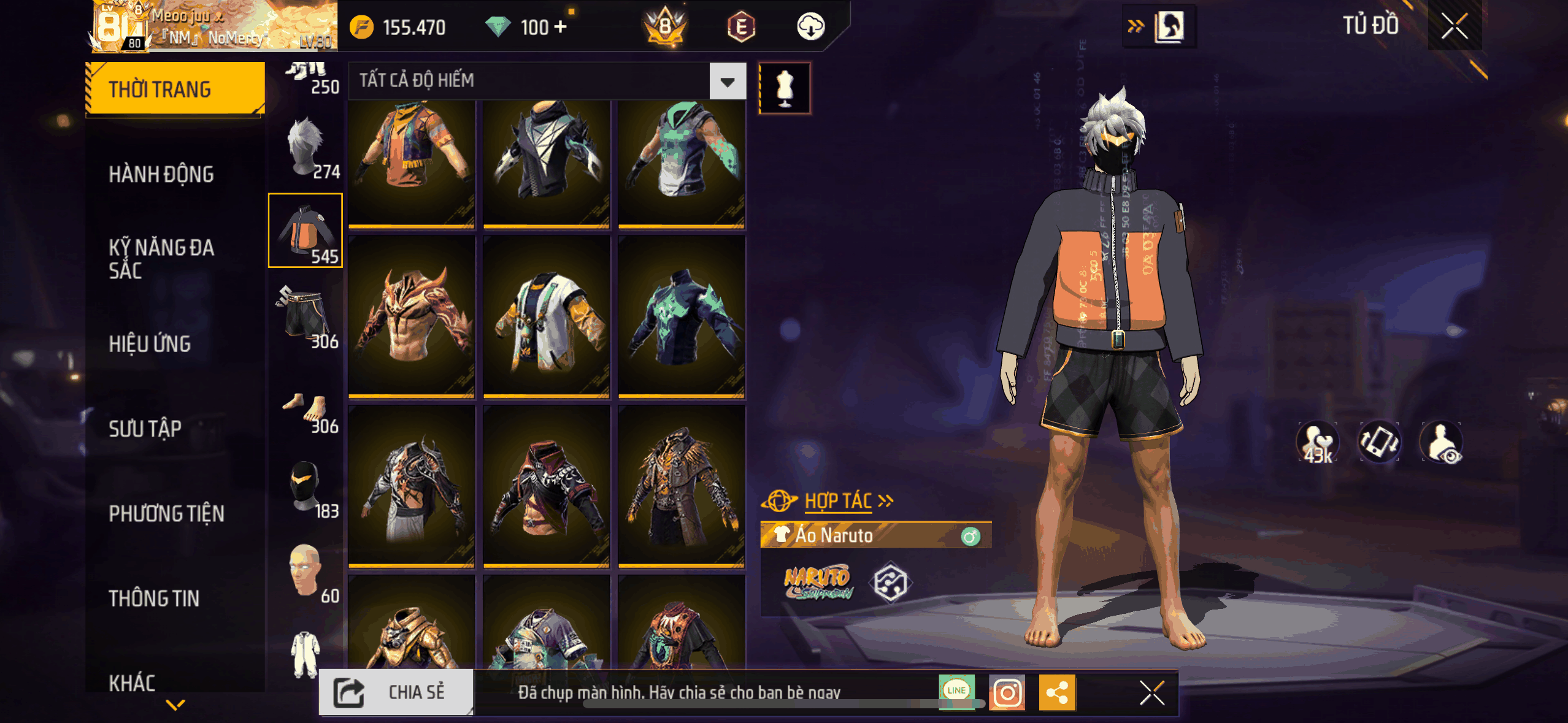The image size is (1568, 723).
Task: Share the screenshot through LINE
Action: (956, 690)
